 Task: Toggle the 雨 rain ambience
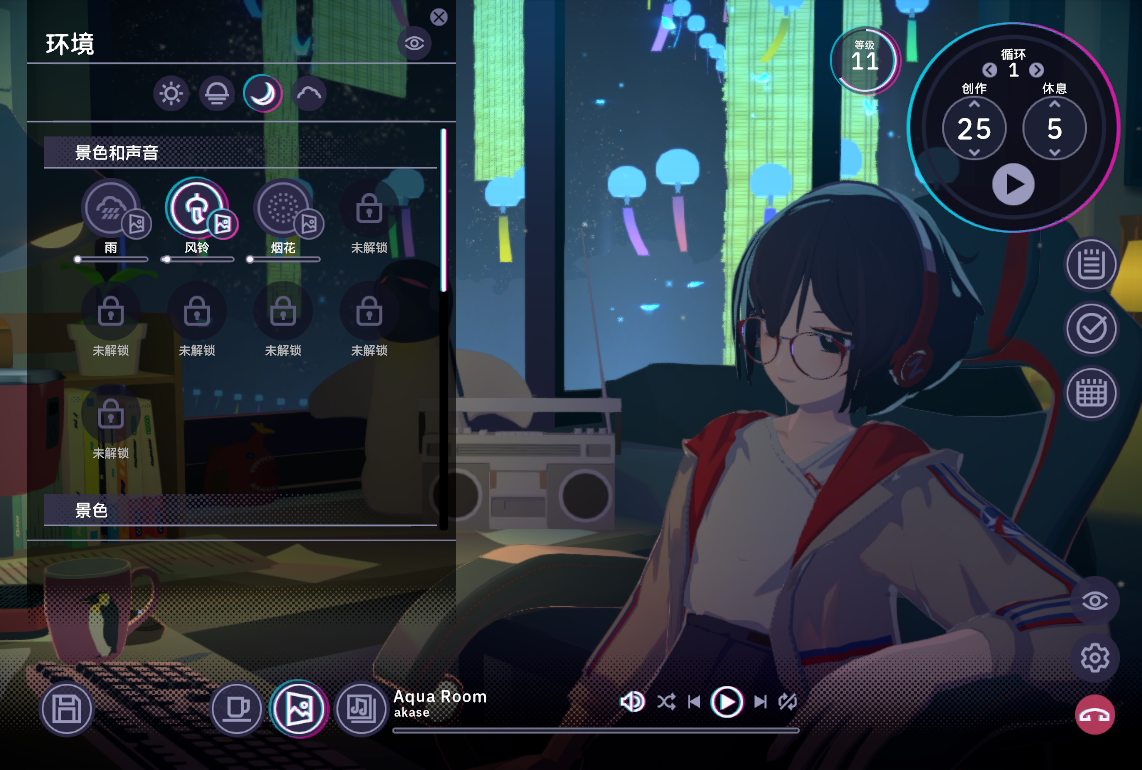(x=111, y=207)
